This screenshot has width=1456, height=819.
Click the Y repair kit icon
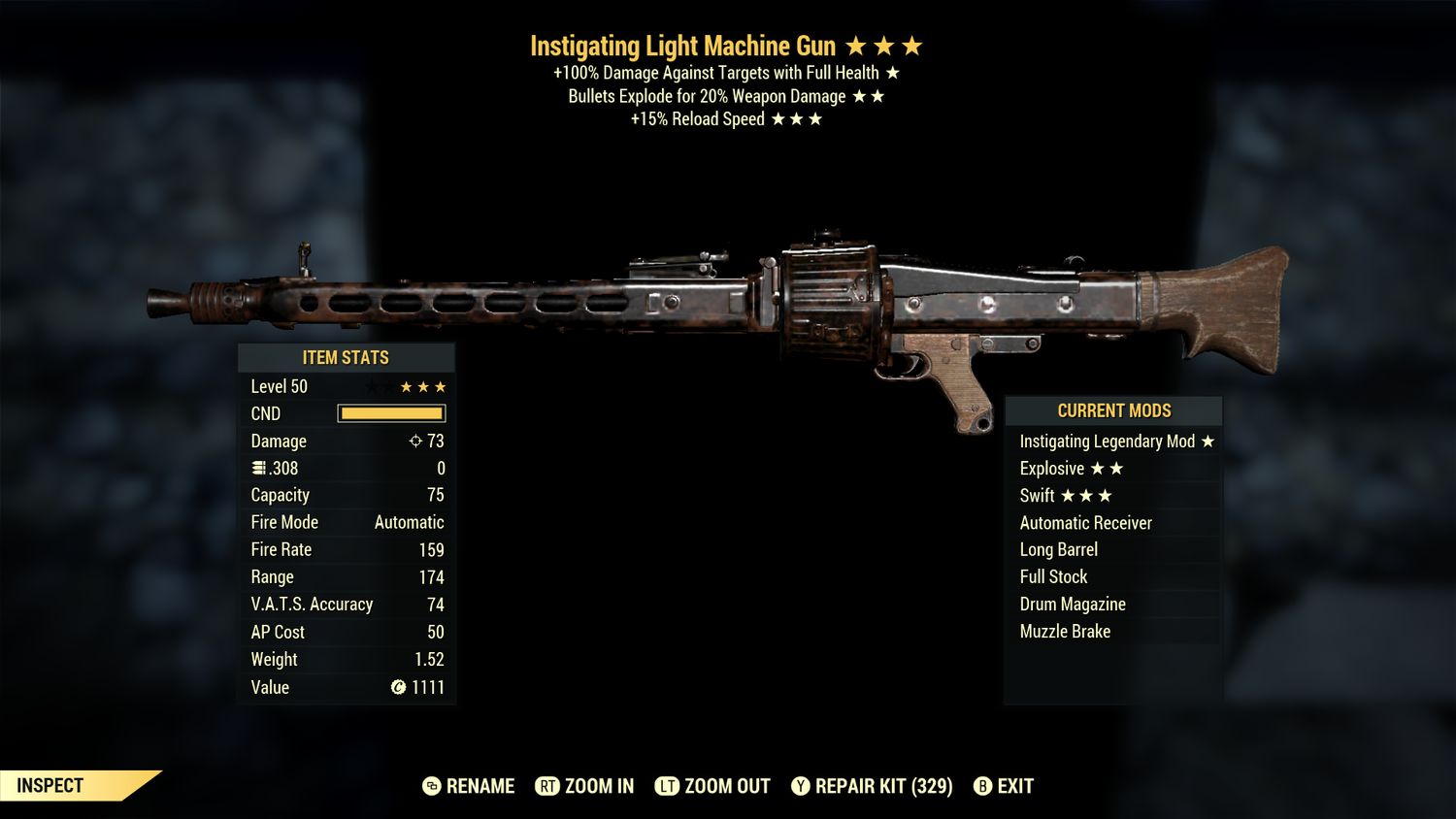coord(802,786)
